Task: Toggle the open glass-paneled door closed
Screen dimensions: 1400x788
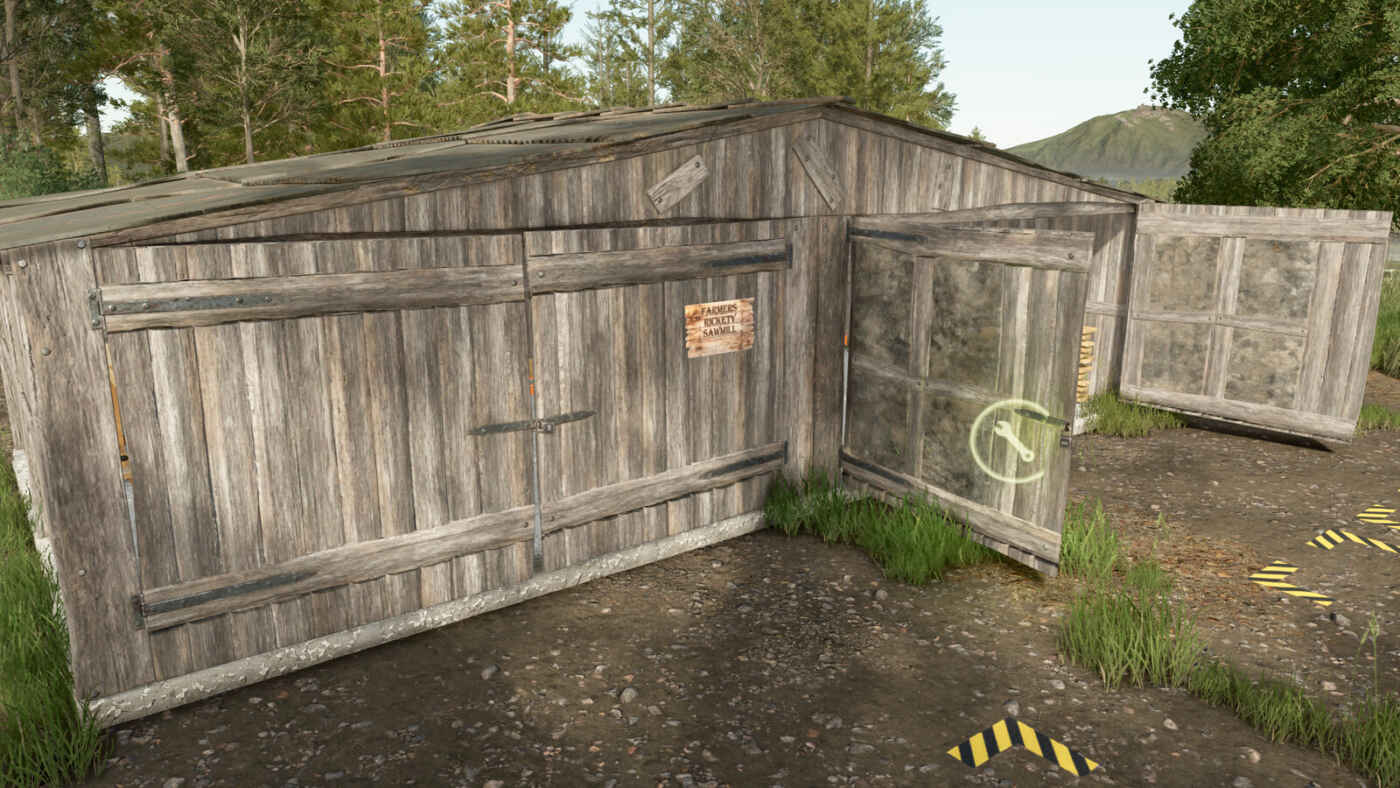Action: (x=960, y=390)
